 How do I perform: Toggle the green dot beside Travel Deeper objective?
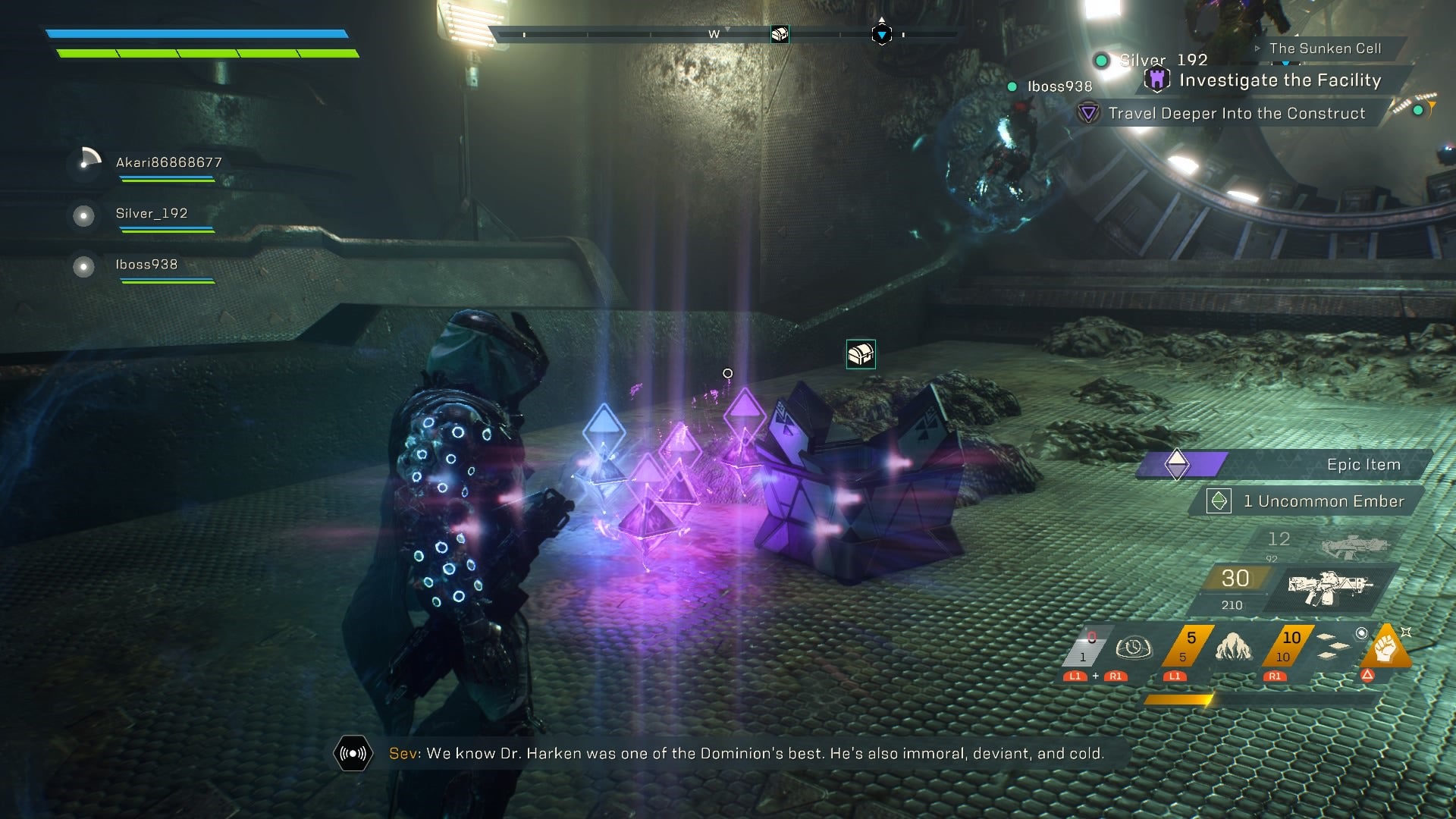[1418, 109]
